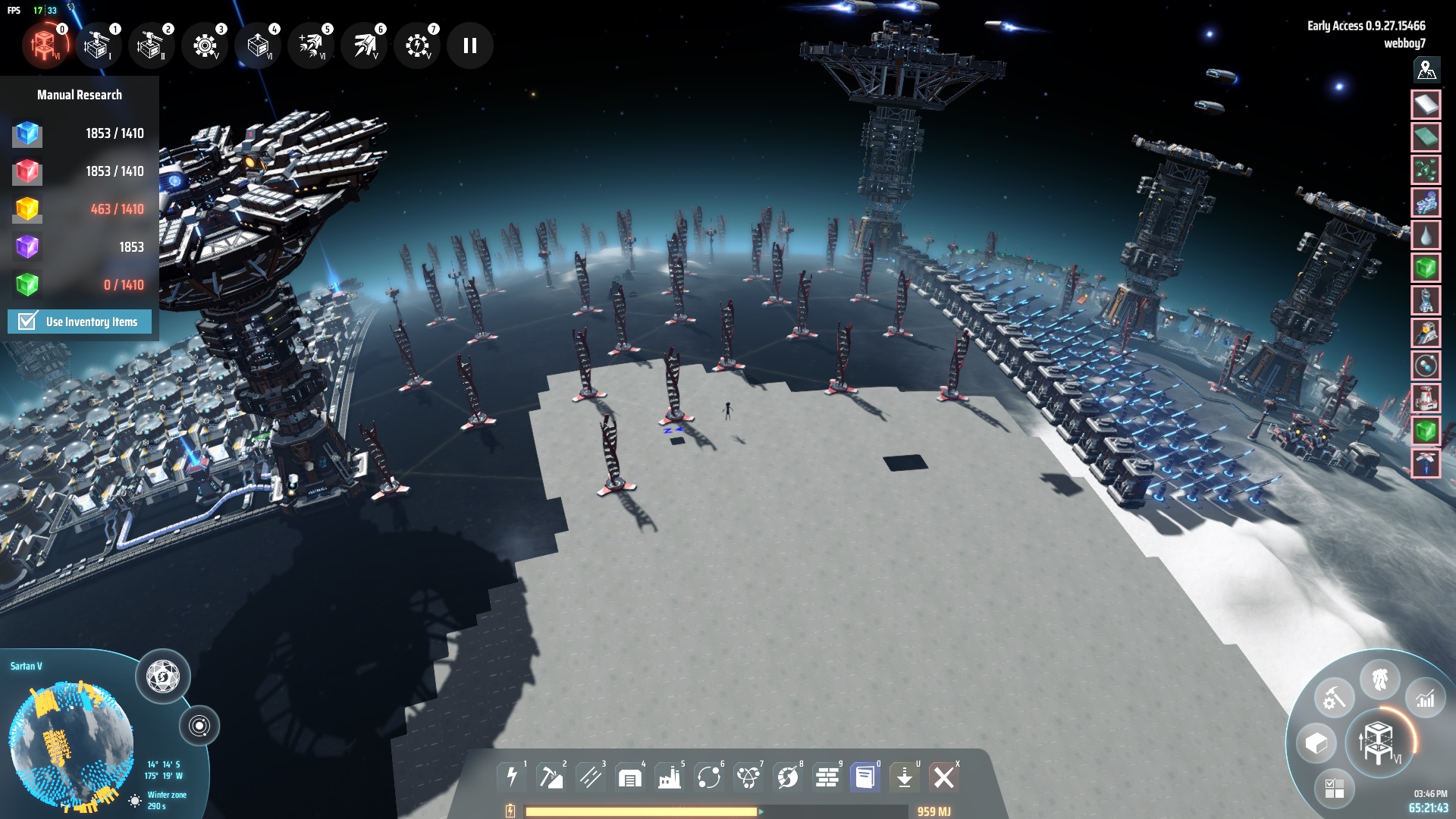Open the hammer and gear replicator
Image resolution: width=1456 pixels, height=819 pixels.
[x=1334, y=698]
